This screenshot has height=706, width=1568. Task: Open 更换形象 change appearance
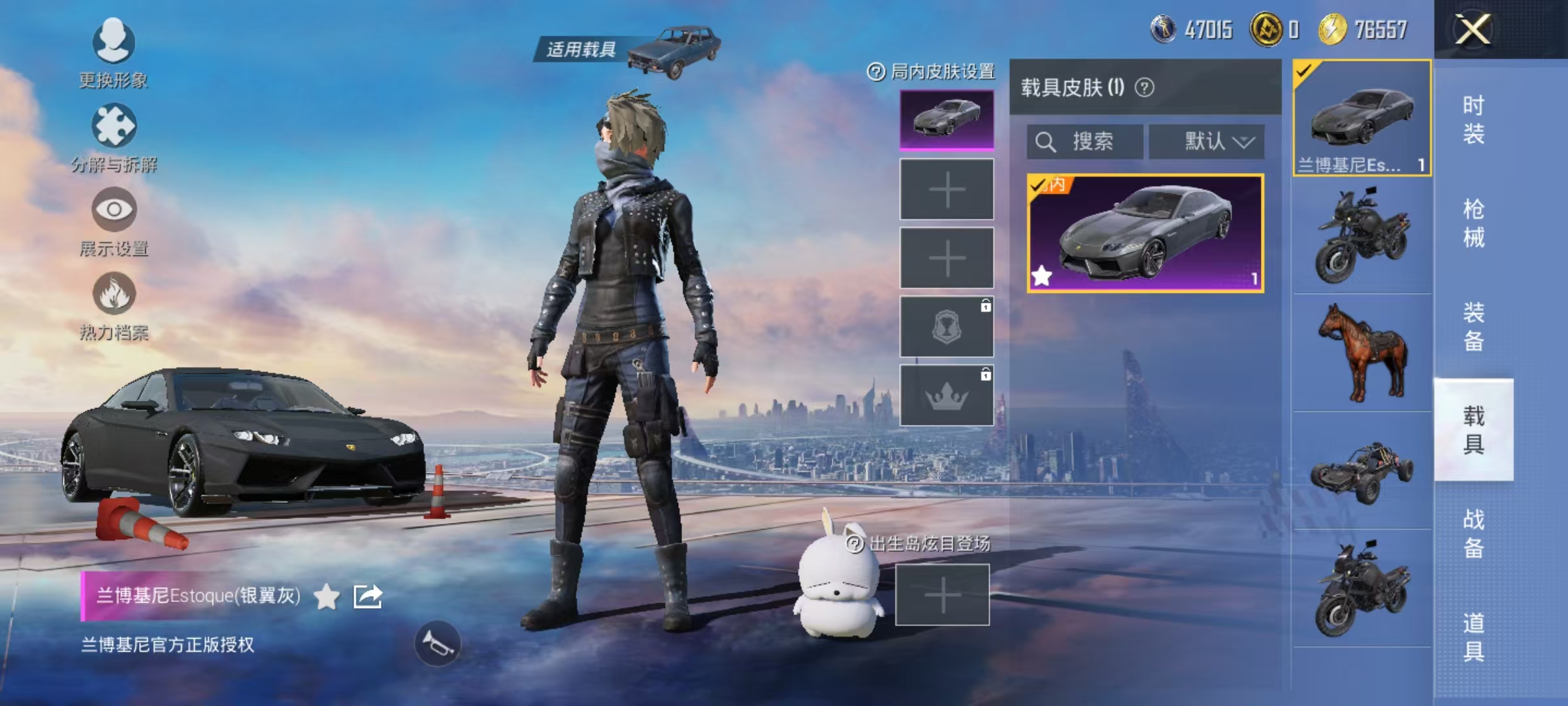tap(114, 54)
